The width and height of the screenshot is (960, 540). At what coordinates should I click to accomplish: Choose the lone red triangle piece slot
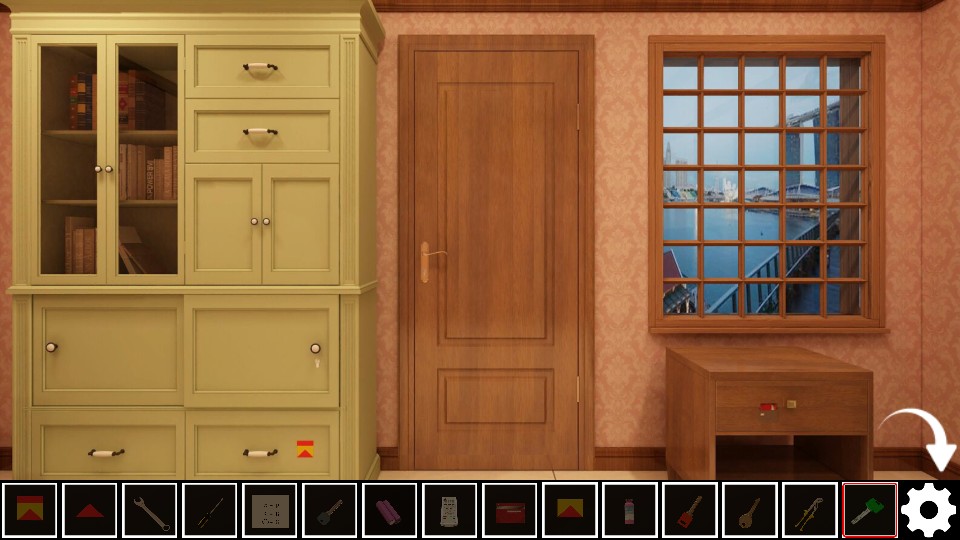[x=90, y=510]
